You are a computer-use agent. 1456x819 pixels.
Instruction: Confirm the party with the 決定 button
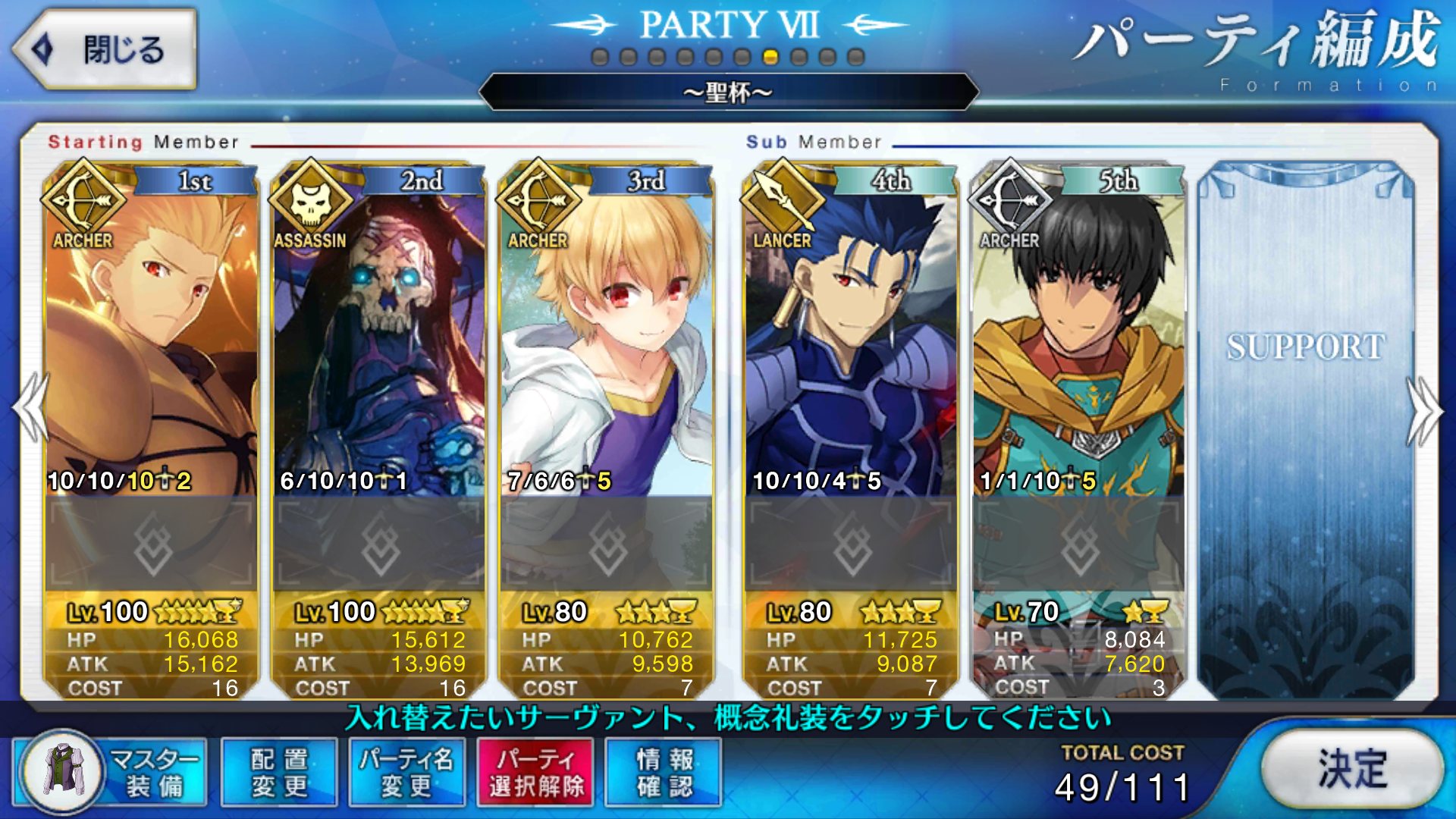(x=1352, y=768)
